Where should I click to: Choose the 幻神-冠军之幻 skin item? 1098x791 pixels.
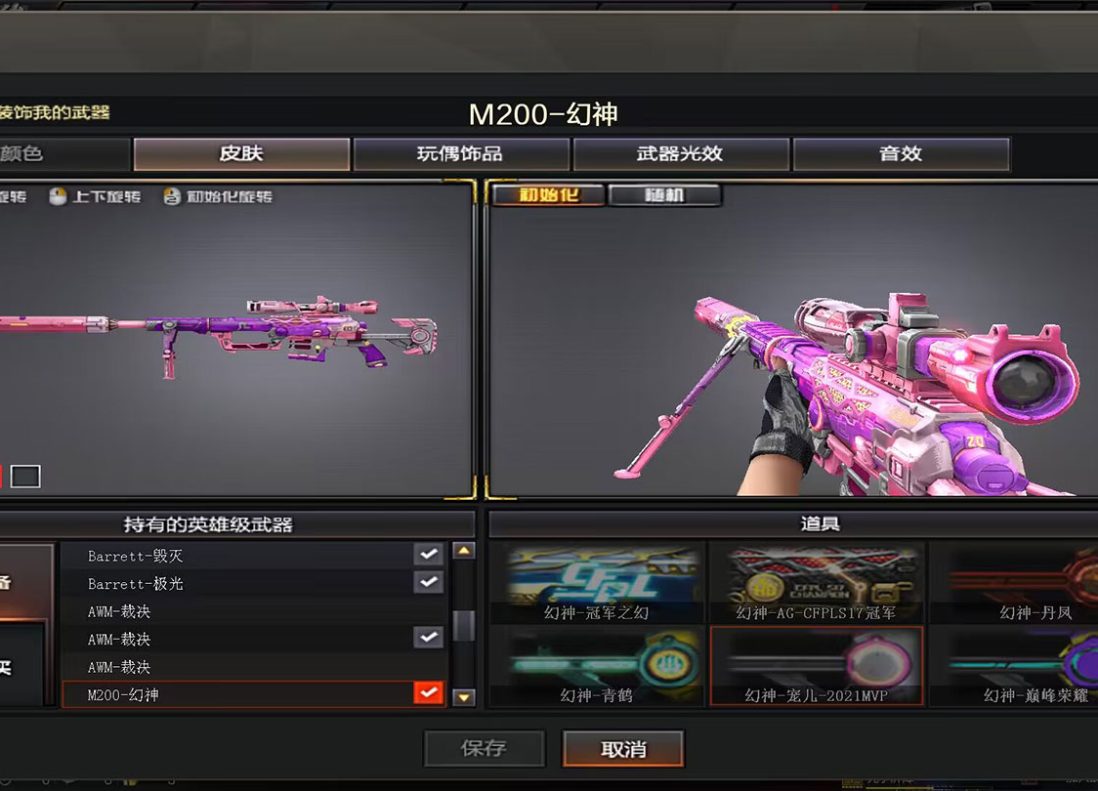click(x=597, y=583)
